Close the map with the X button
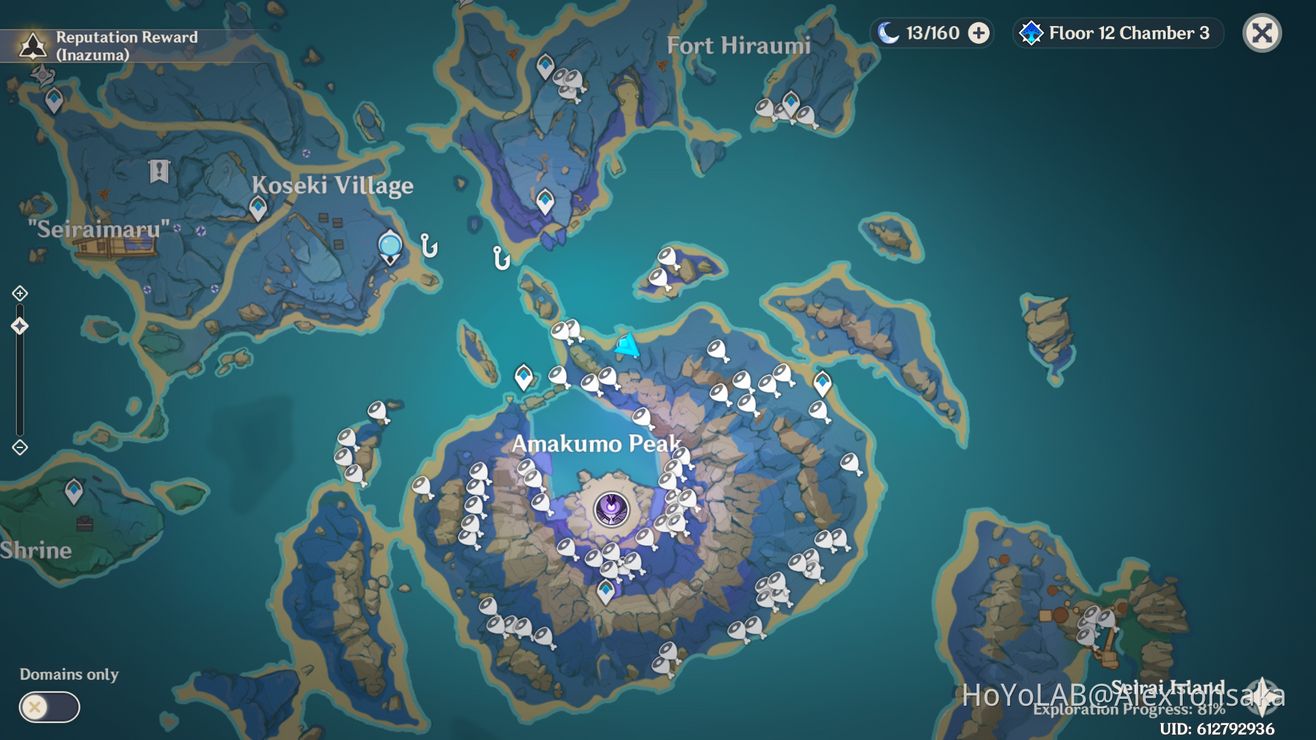This screenshot has width=1316, height=740. 1262,33
